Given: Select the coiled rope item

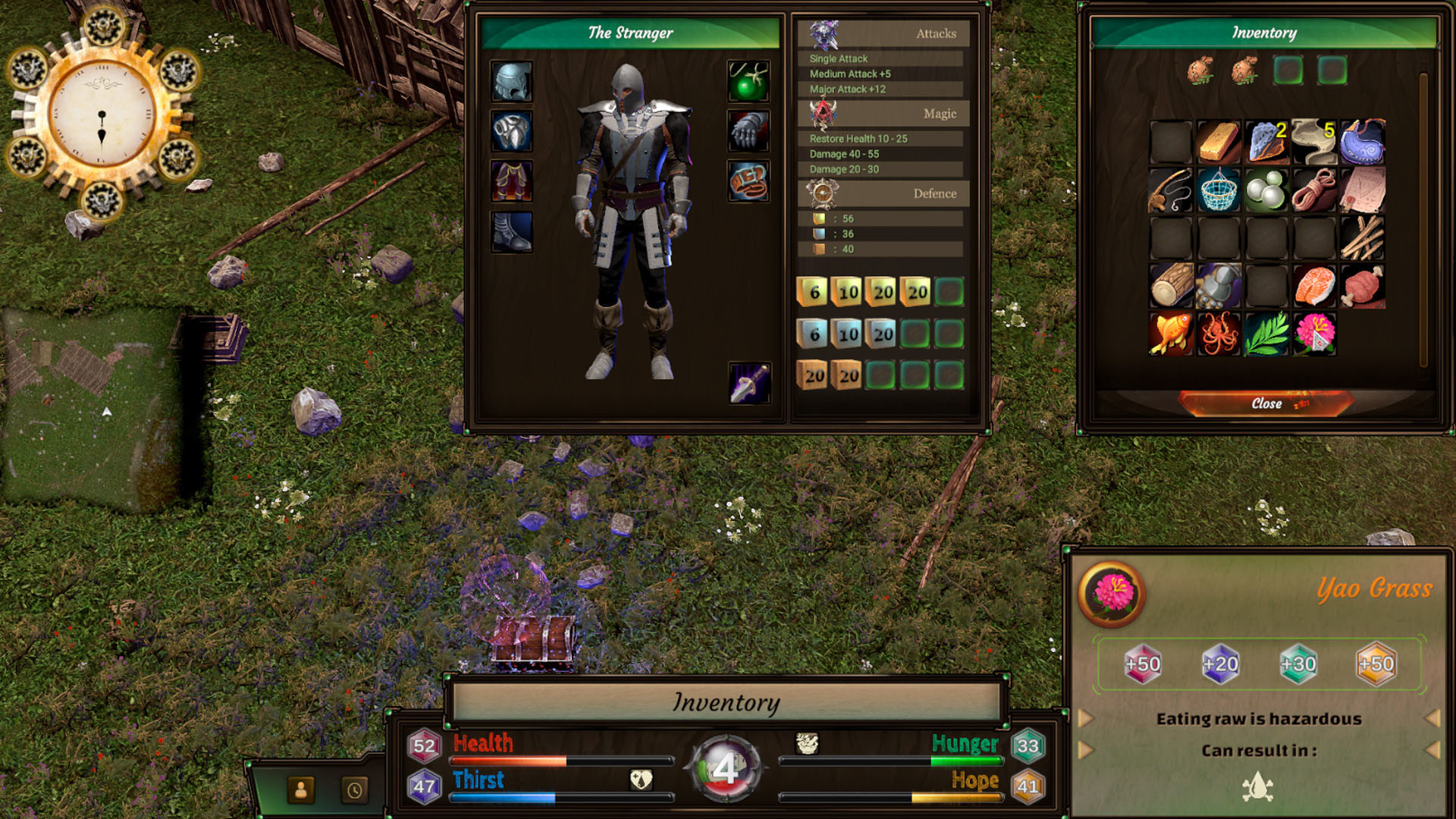Looking at the screenshot, I should point(1315,190).
